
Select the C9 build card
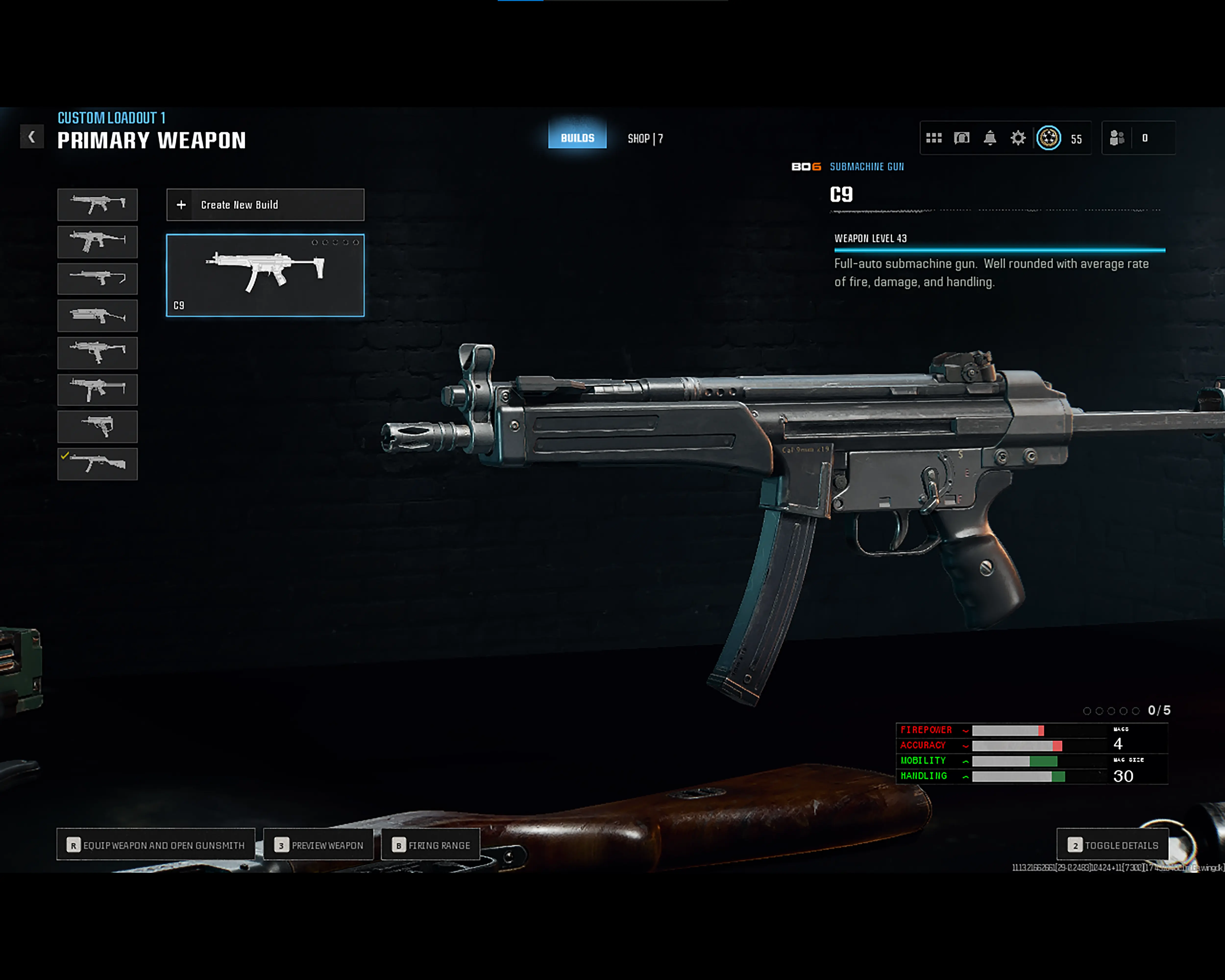265,275
